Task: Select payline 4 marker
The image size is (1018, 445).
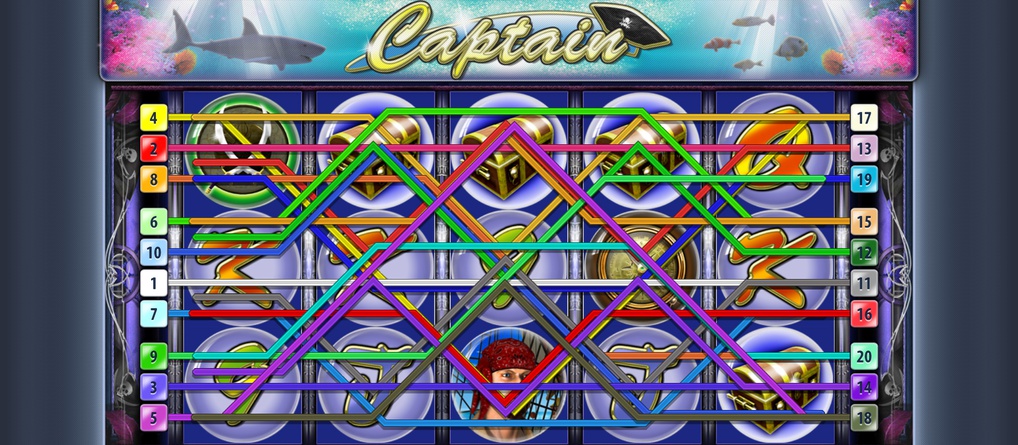Action: 154,118
